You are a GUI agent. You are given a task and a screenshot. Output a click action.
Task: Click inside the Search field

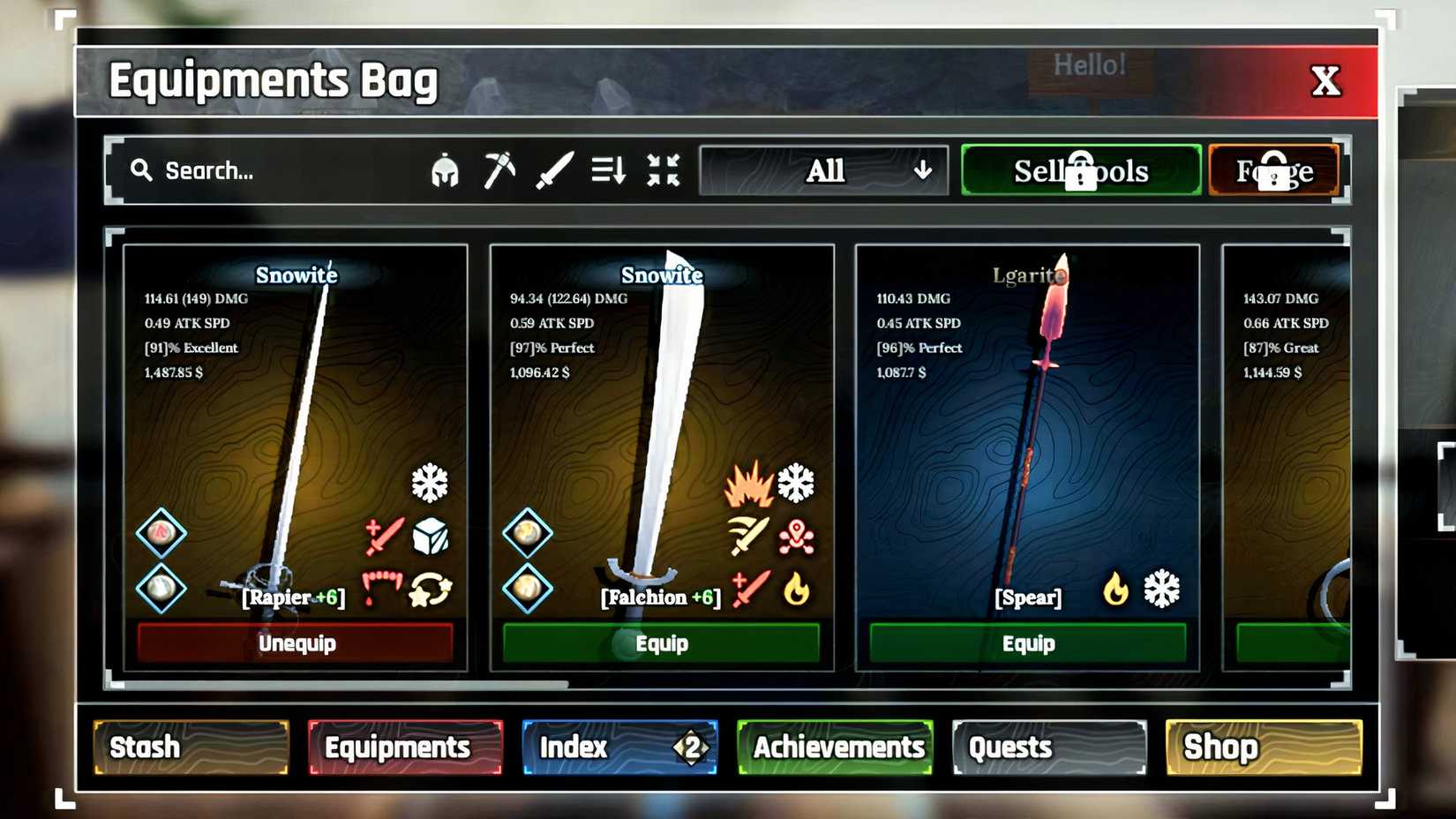pyautogui.click(x=247, y=170)
